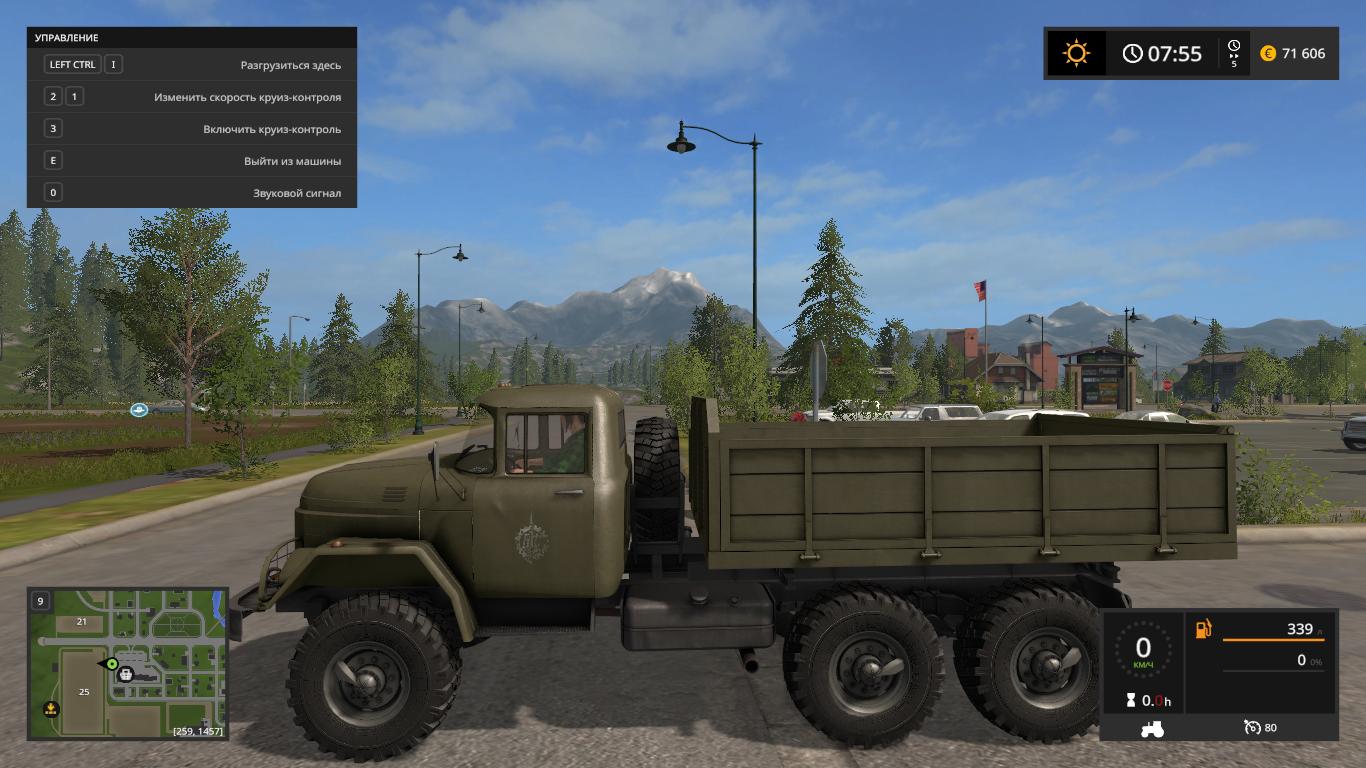
Task: Click the fuel pump icon
Action: point(1203,629)
